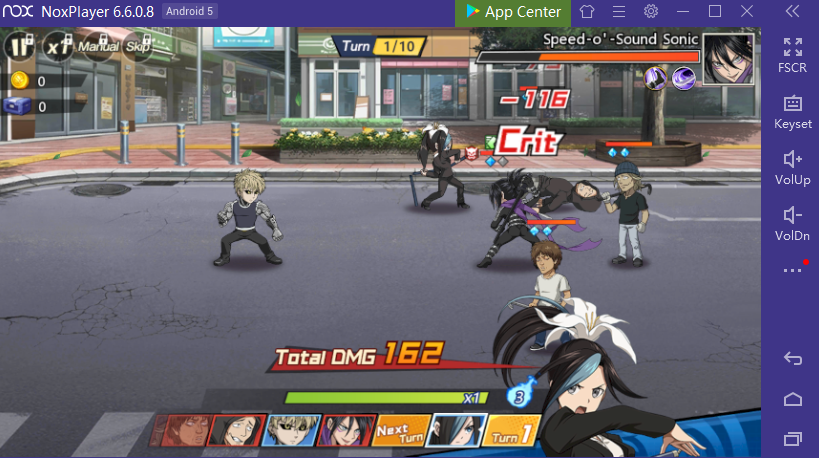Click Speed-o'-Sound Sonic's boss portrait
The height and width of the screenshot is (458, 819).
point(728,59)
